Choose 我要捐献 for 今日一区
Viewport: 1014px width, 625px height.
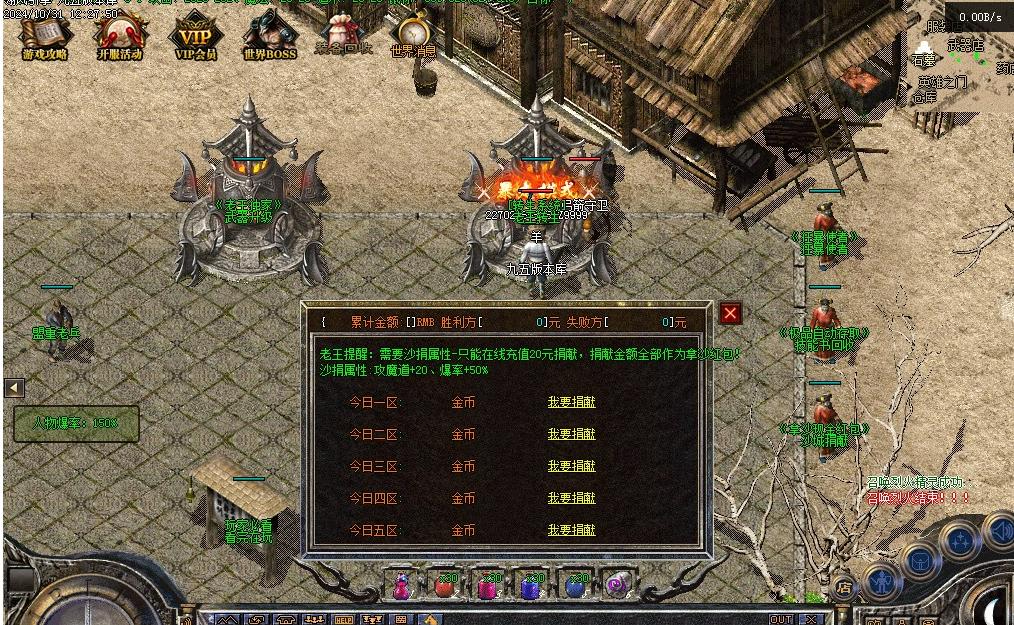571,402
